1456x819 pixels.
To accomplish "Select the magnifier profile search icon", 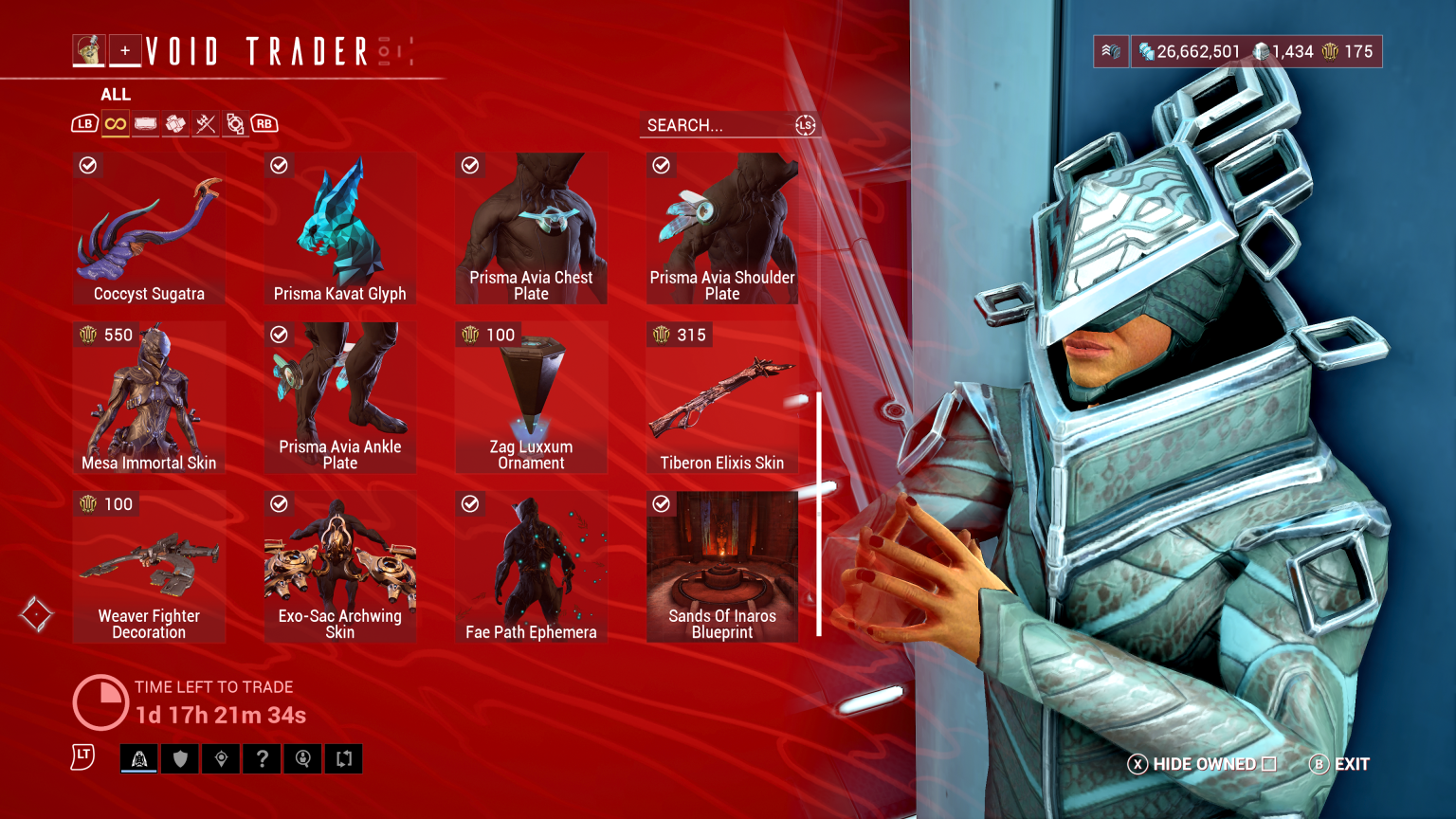I will click(302, 758).
